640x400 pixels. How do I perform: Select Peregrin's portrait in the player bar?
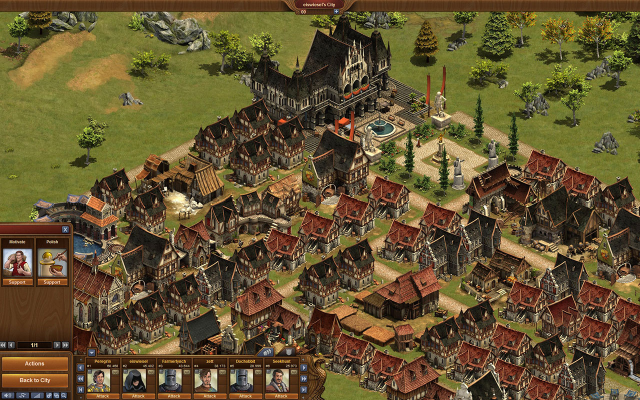(x=100, y=379)
